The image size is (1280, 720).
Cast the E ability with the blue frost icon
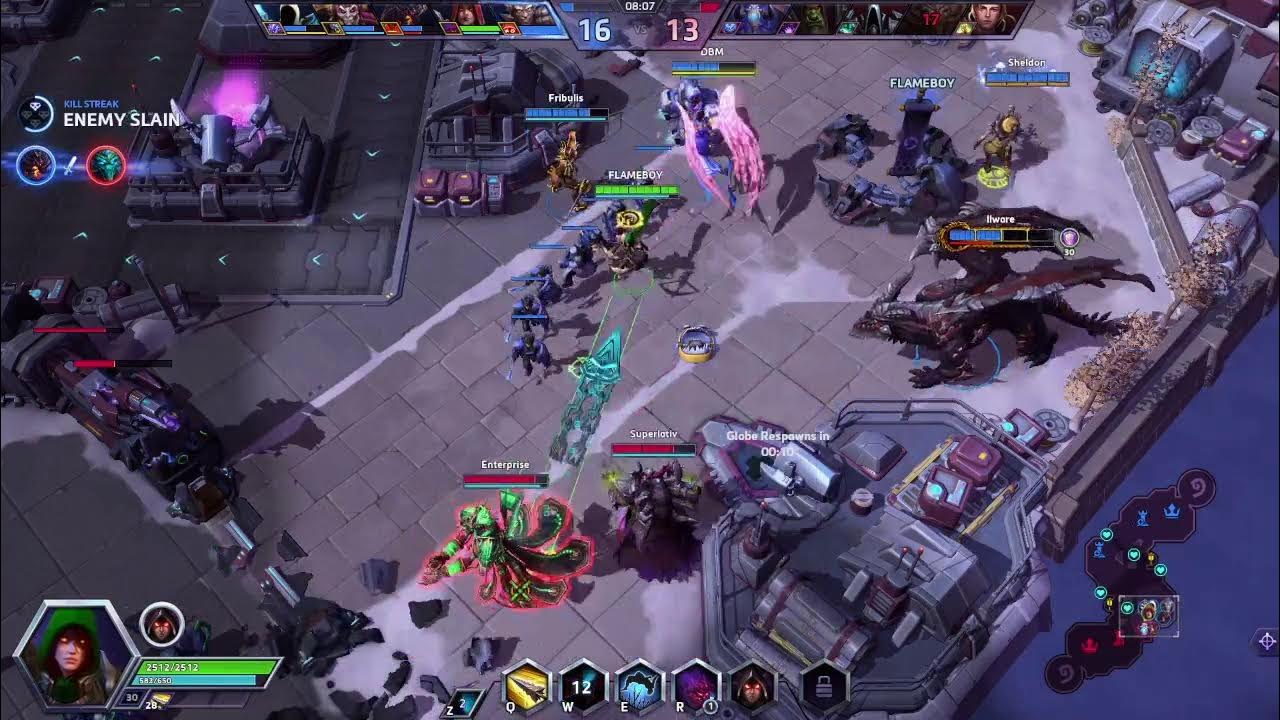(x=637, y=686)
